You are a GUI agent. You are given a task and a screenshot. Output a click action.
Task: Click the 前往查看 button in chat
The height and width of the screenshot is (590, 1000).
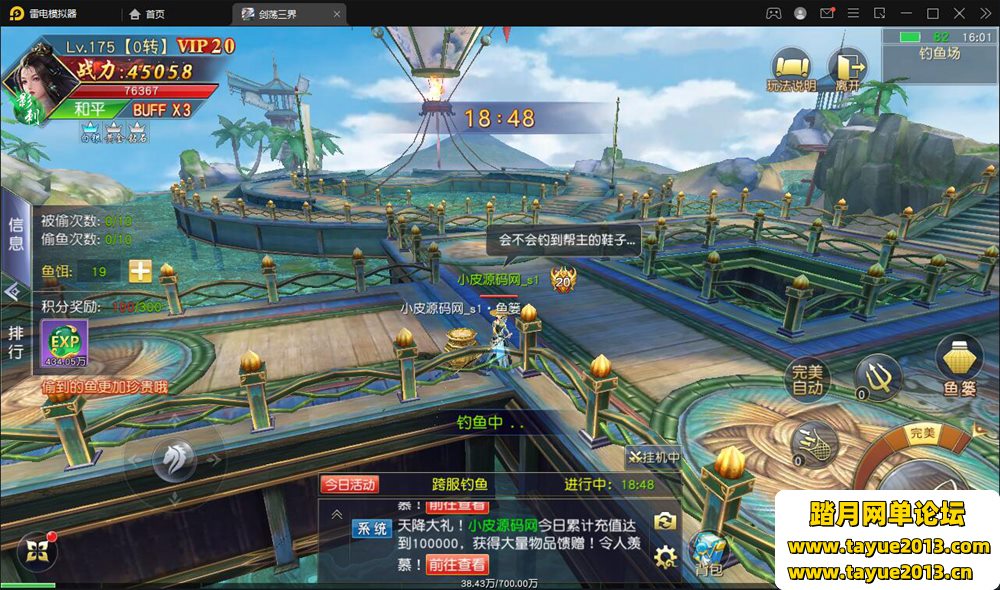click(457, 564)
